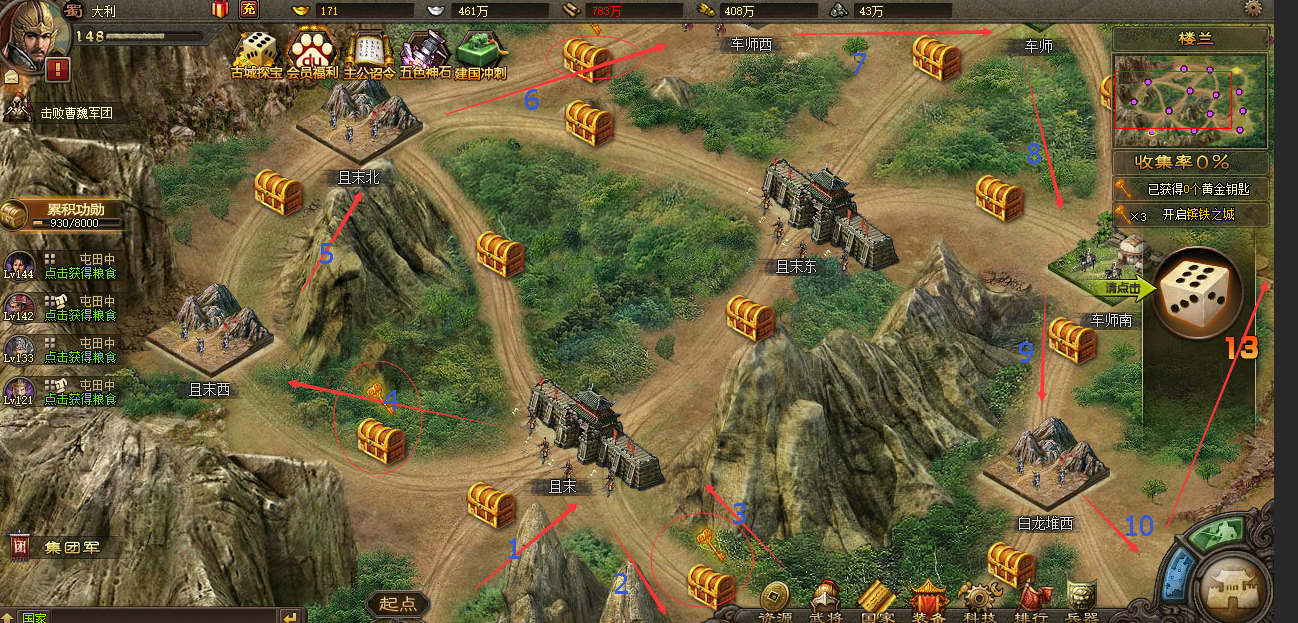The width and height of the screenshot is (1298, 623).
Task: Open the 科技 technology menu
Action: pos(979,602)
